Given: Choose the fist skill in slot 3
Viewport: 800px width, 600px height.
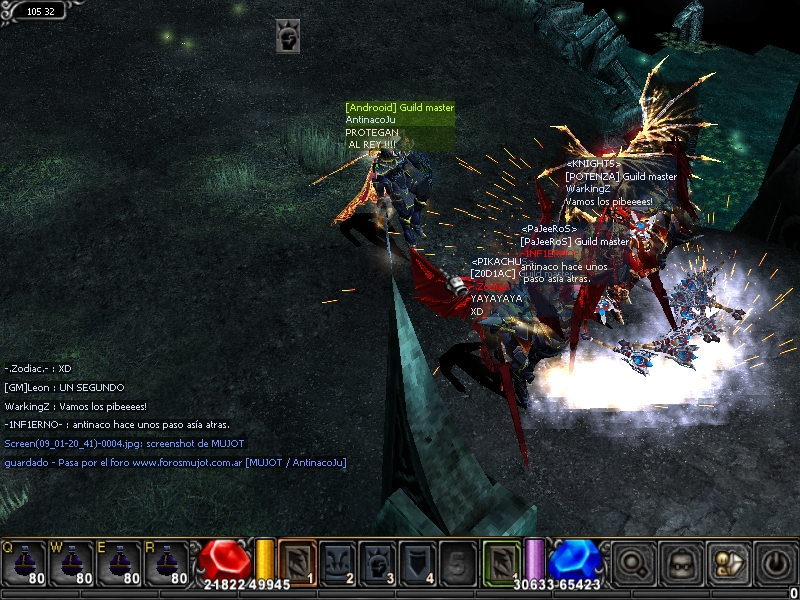Looking at the screenshot, I should coord(378,563).
